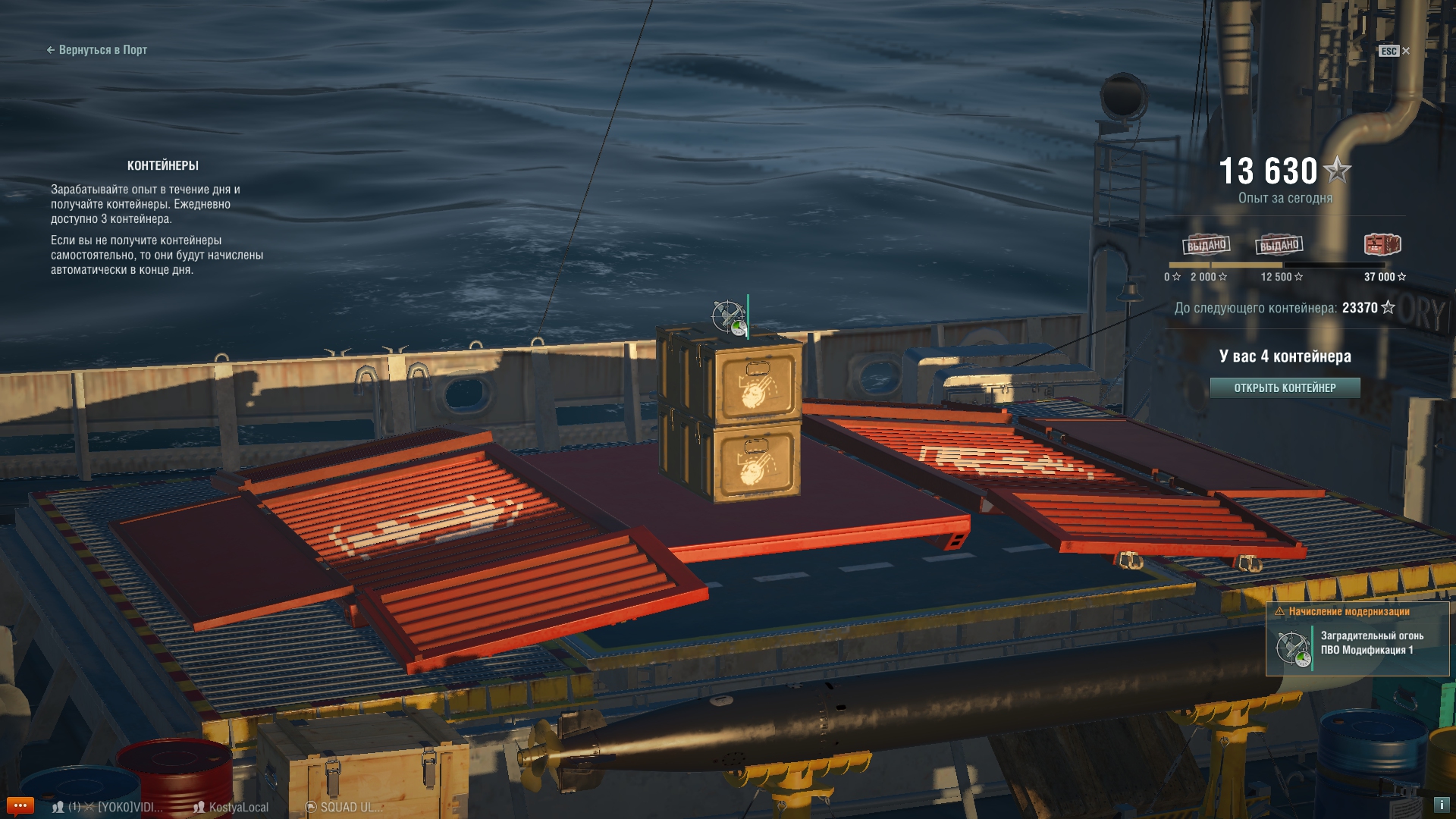Show the info panel icon
Image resolution: width=1456 pixels, height=819 pixels.
click(1441, 805)
